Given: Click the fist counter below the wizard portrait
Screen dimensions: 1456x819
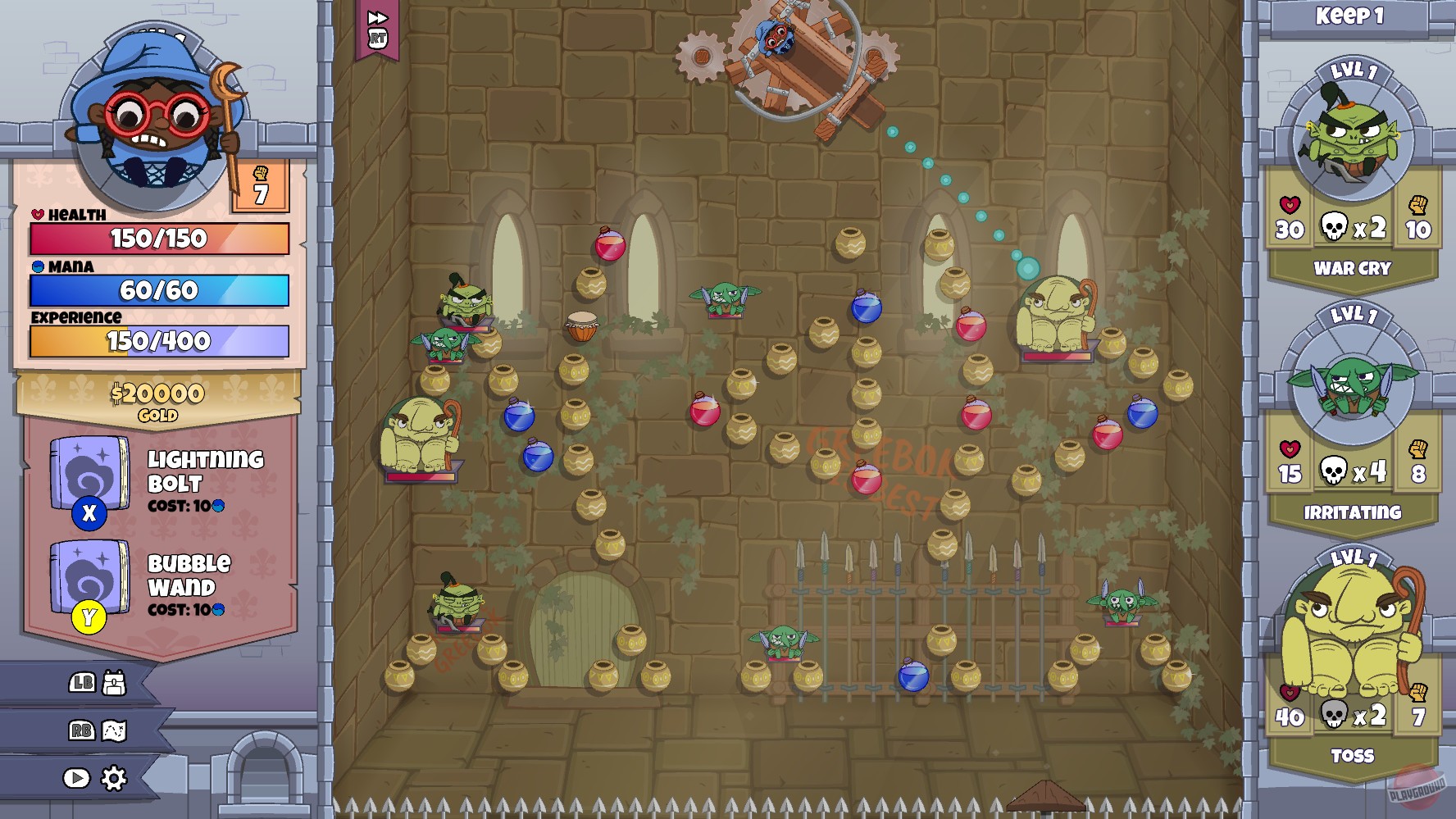Looking at the screenshot, I should pos(259,184).
